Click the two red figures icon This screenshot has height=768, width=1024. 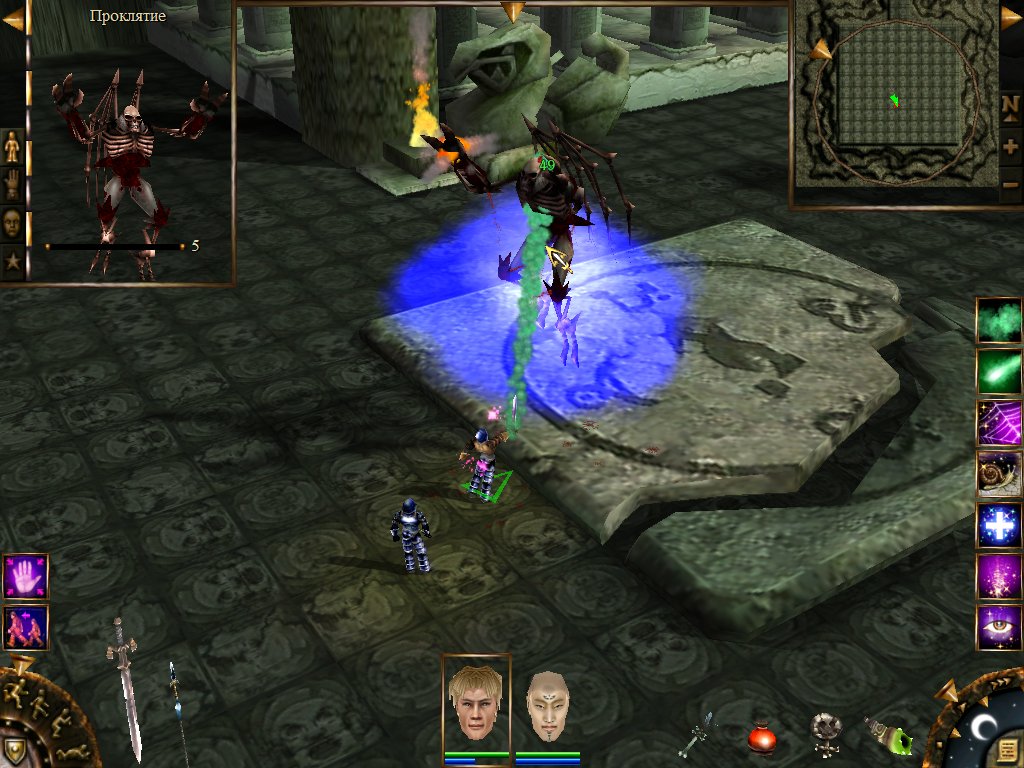pyautogui.click(x=25, y=628)
